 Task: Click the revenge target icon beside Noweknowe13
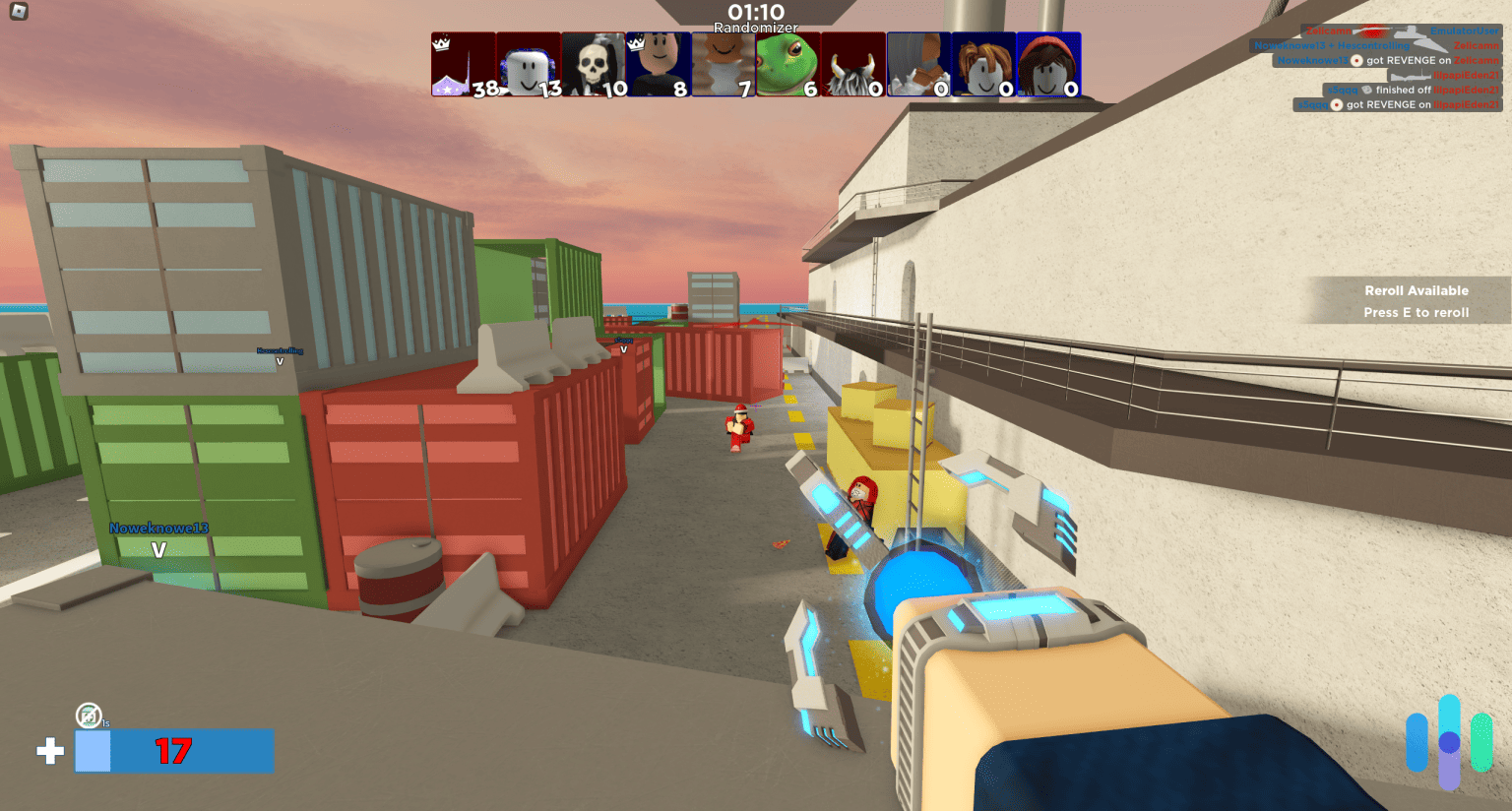1357,60
